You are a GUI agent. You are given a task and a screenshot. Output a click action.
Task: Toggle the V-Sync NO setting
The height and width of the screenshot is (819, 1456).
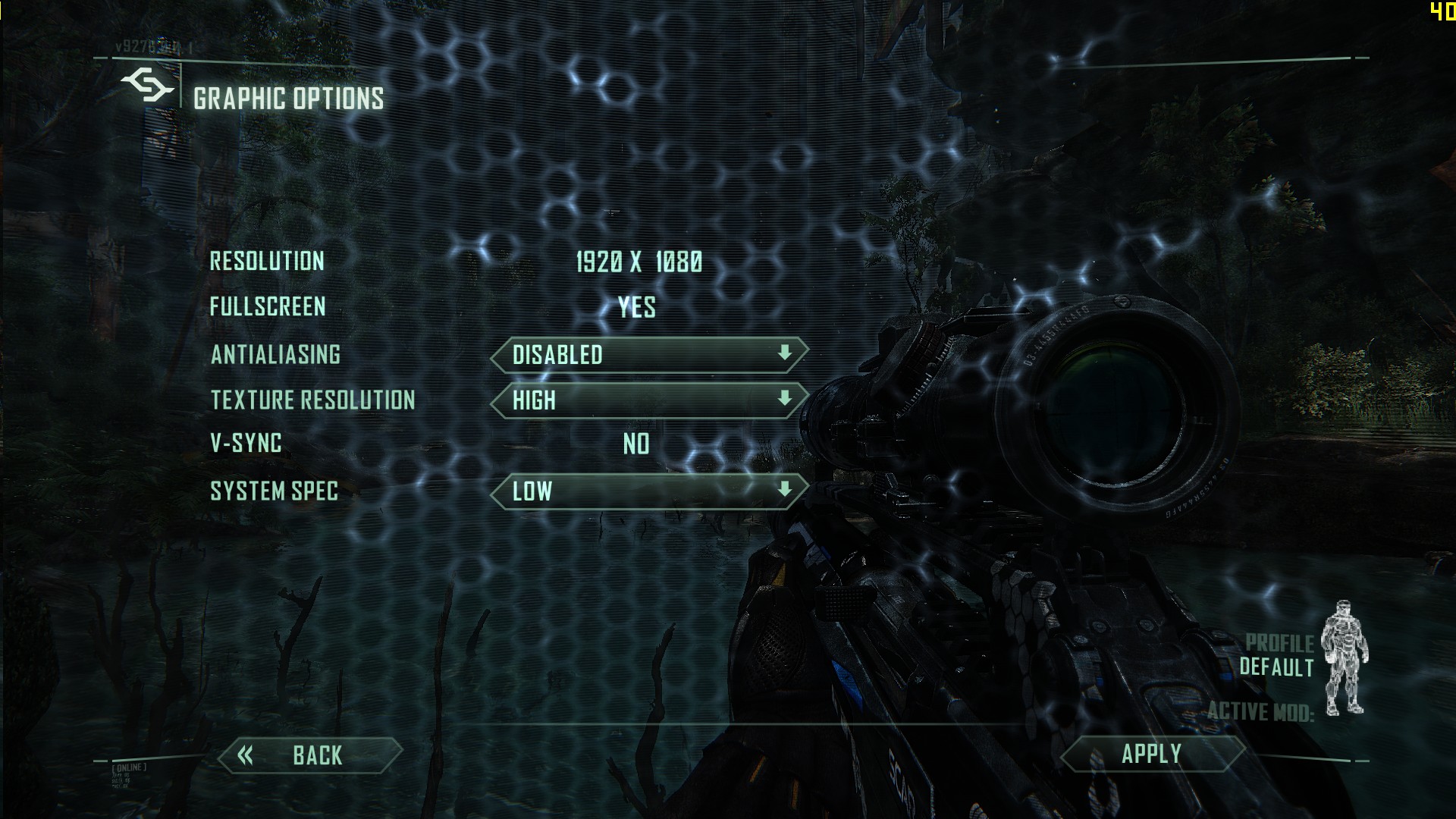[x=636, y=444]
